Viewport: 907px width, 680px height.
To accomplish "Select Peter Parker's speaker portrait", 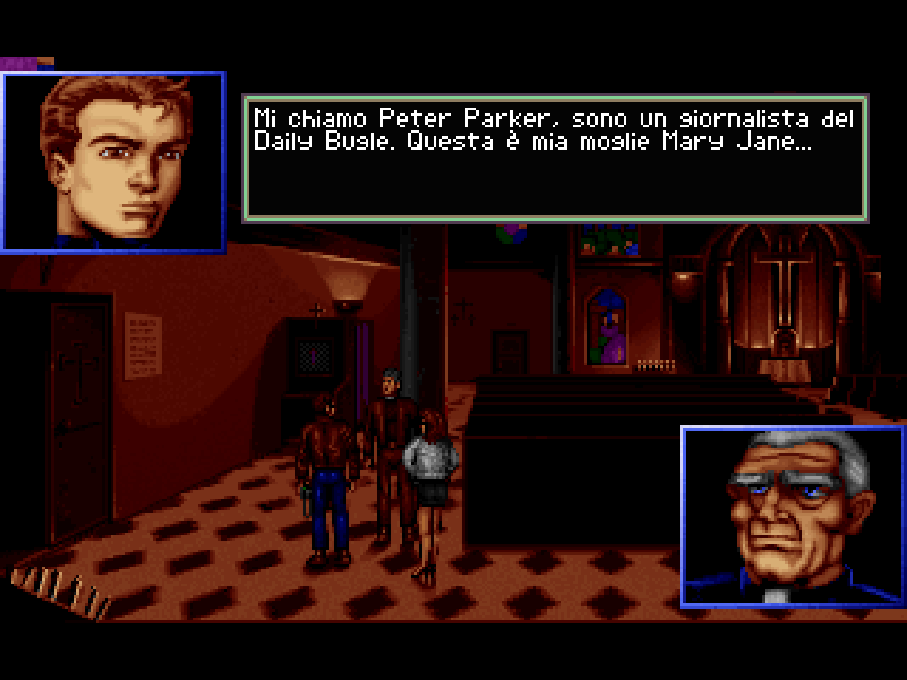I will (113, 162).
